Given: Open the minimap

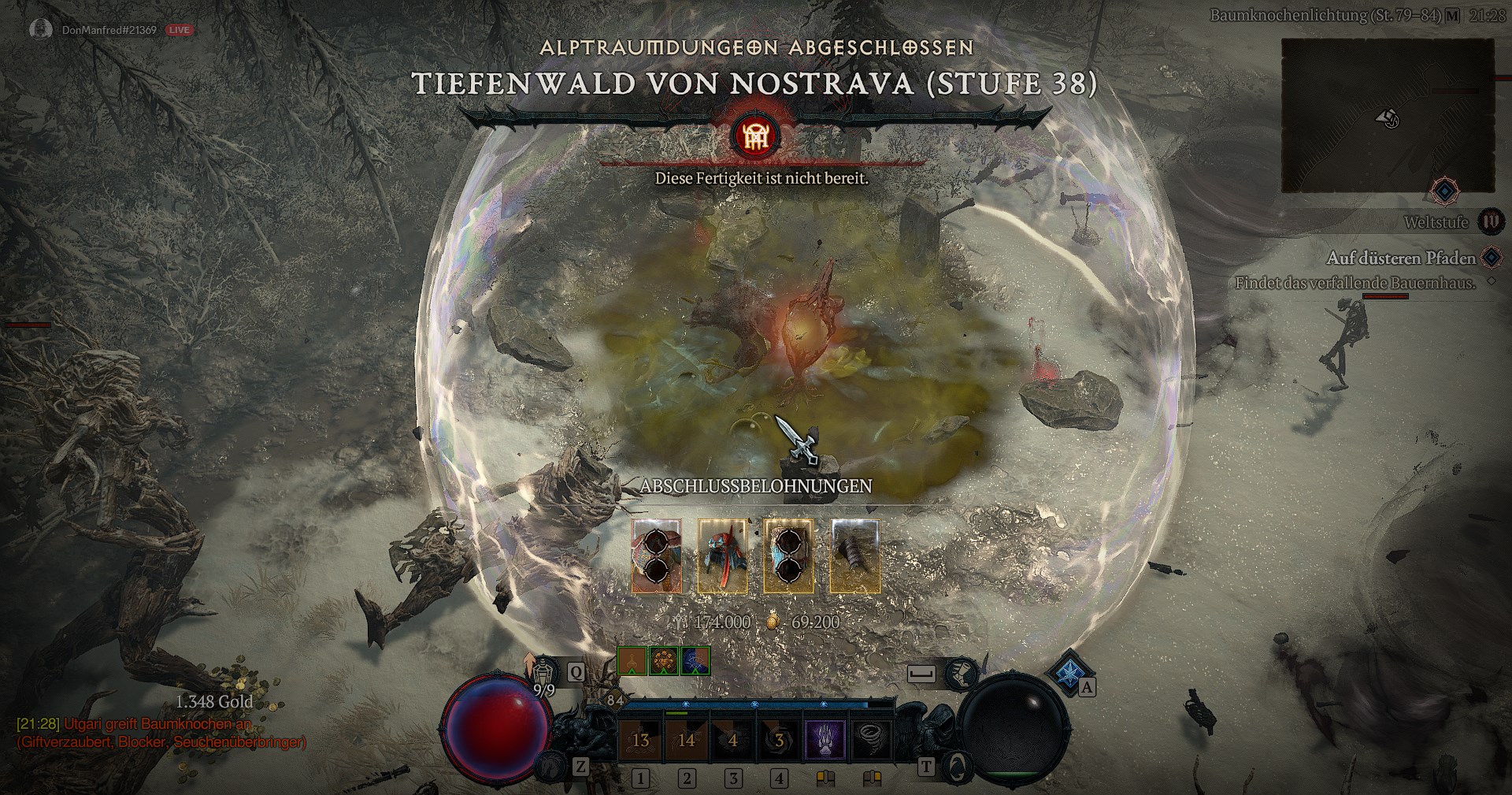Looking at the screenshot, I should click(1387, 116).
